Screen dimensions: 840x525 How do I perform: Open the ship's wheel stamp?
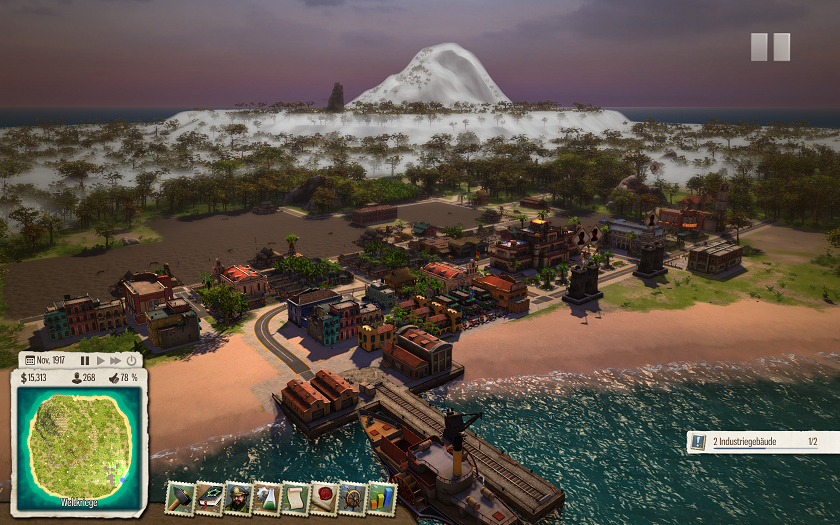tap(354, 497)
